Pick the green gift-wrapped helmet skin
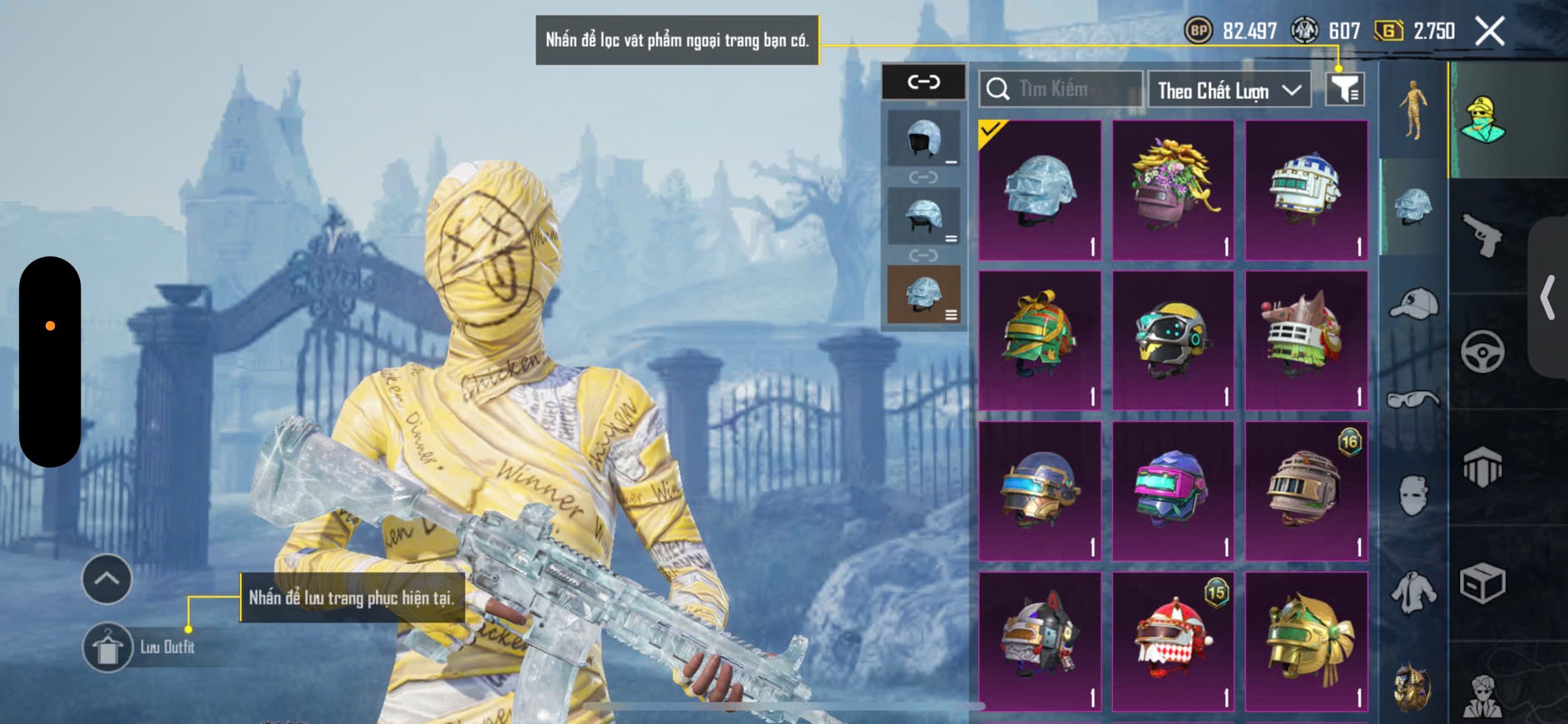 click(x=1040, y=340)
